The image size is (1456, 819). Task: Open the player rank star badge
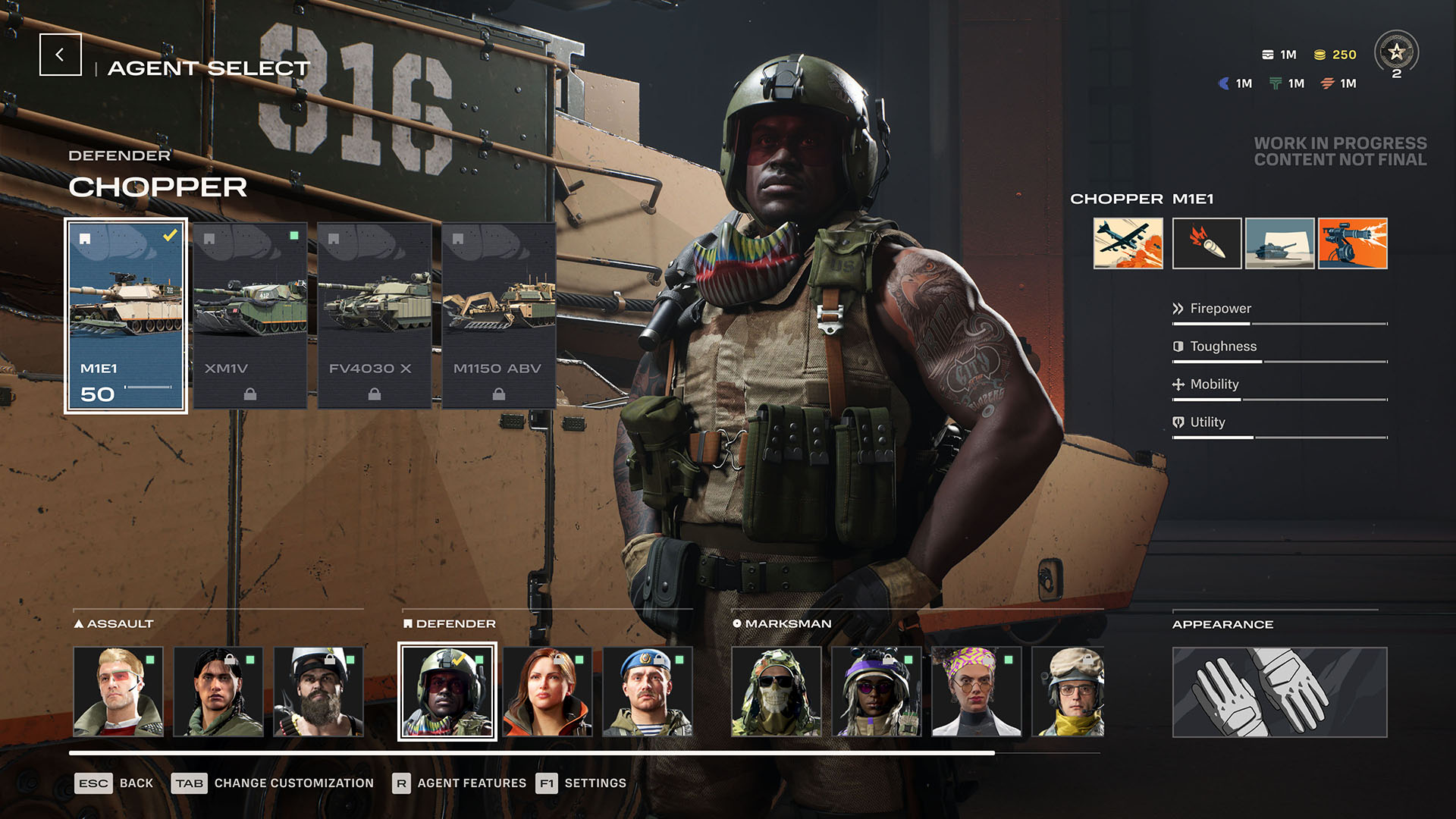click(x=1396, y=53)
